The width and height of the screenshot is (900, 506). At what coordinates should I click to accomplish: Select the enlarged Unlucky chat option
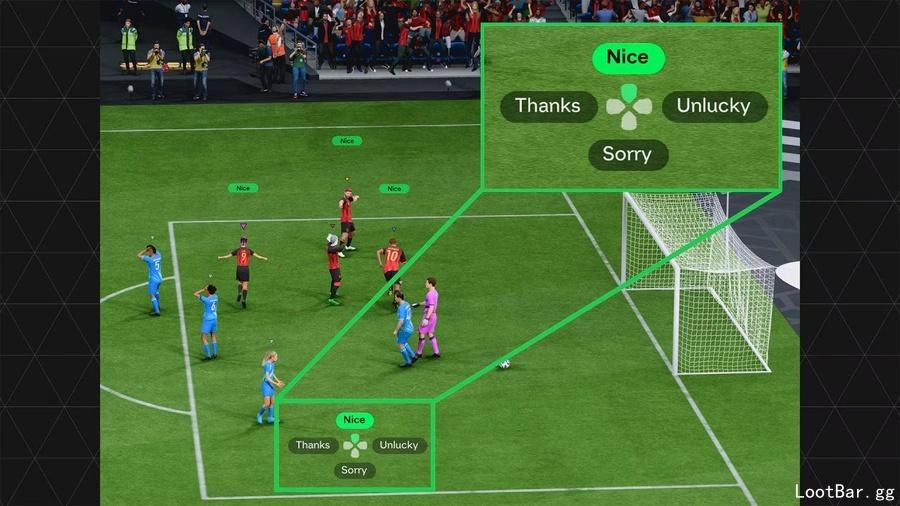point(713,106)
